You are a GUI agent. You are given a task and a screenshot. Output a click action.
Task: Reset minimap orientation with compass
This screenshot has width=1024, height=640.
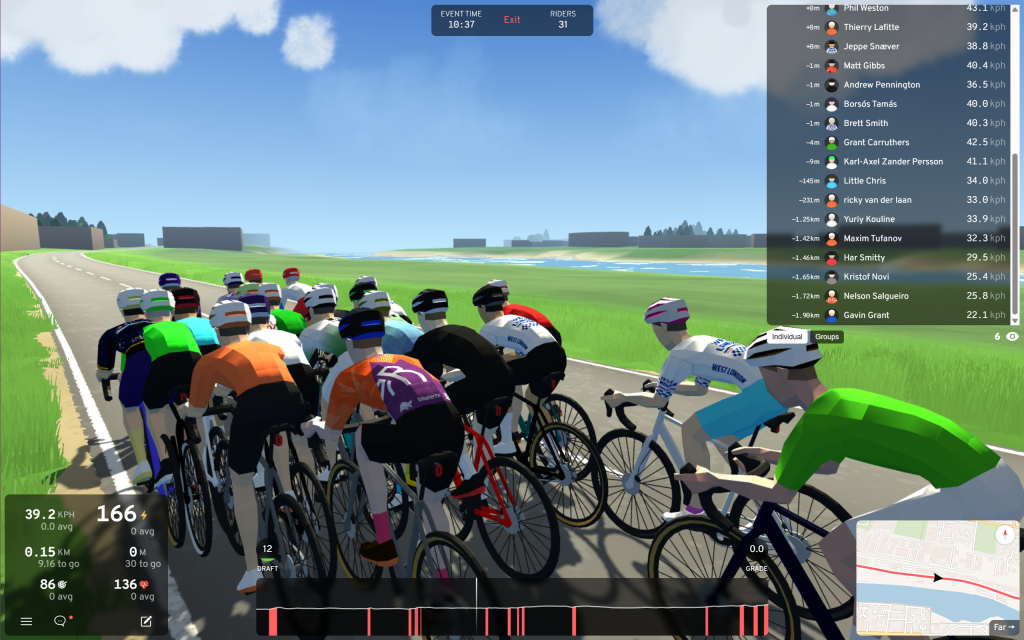[1005, 533]
